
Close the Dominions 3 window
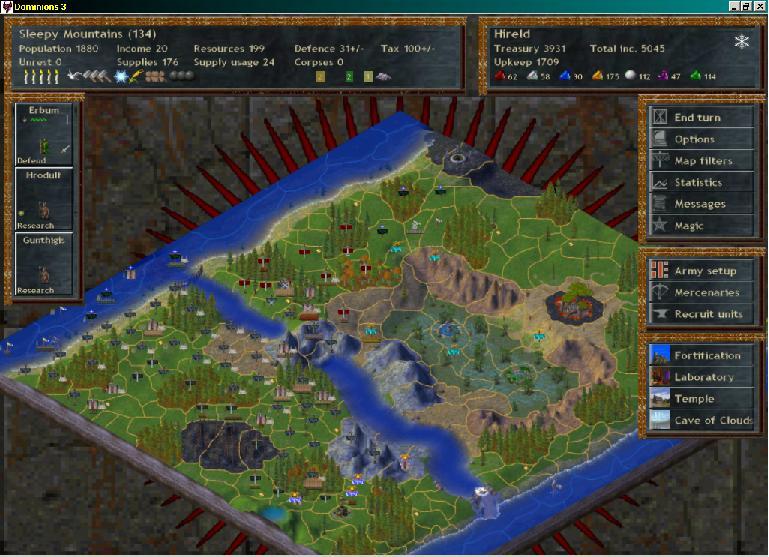760,6
